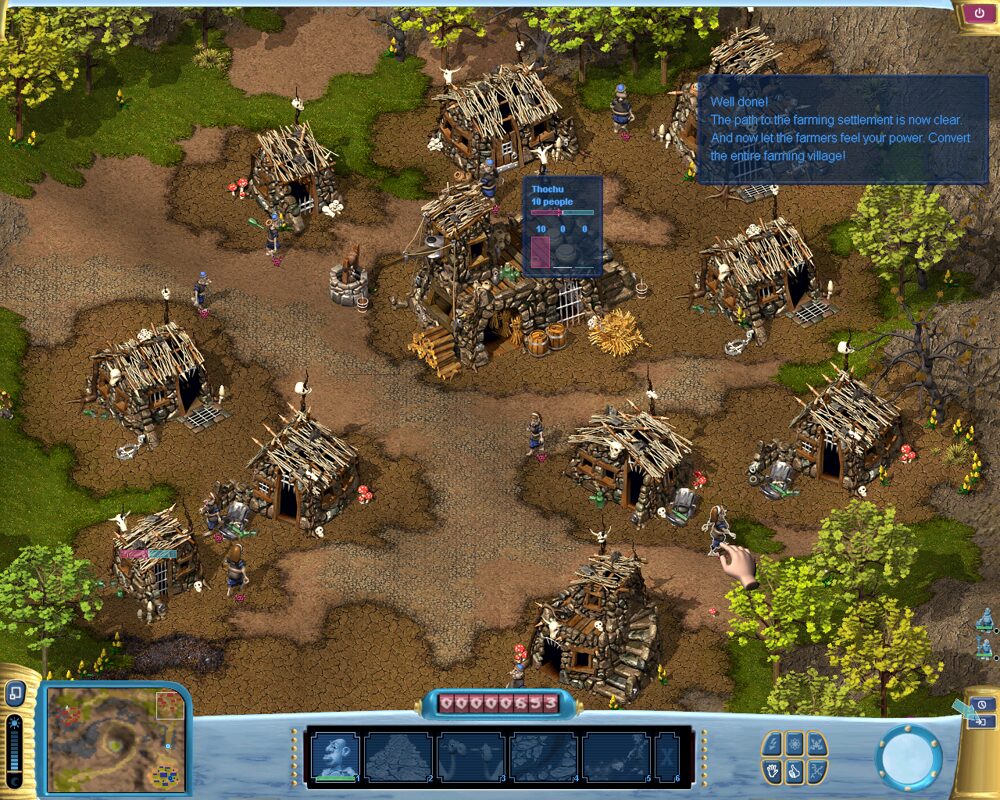Select the bald man portrait slot
This screenshot has height=800, width=1000.
click(335, 756)
